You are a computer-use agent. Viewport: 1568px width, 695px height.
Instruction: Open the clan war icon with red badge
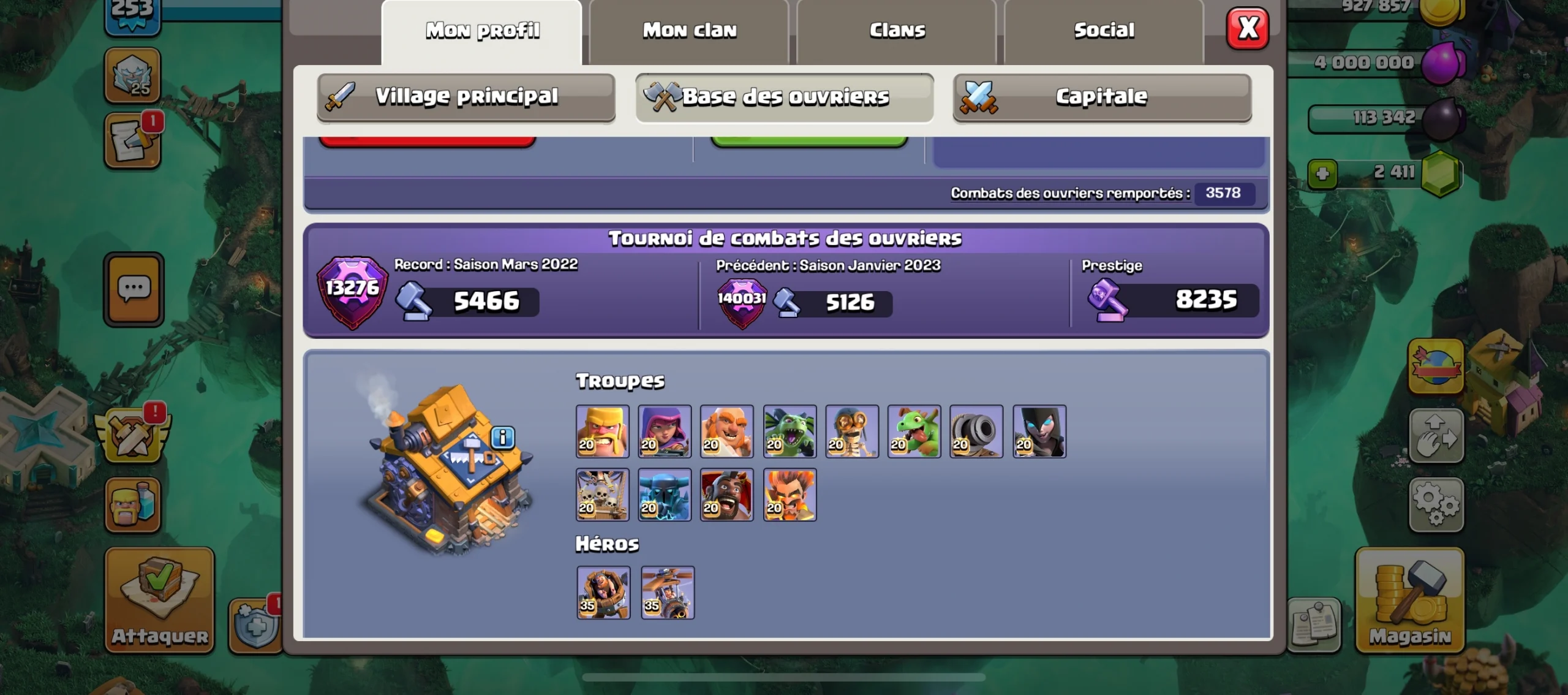pos(133,436)
